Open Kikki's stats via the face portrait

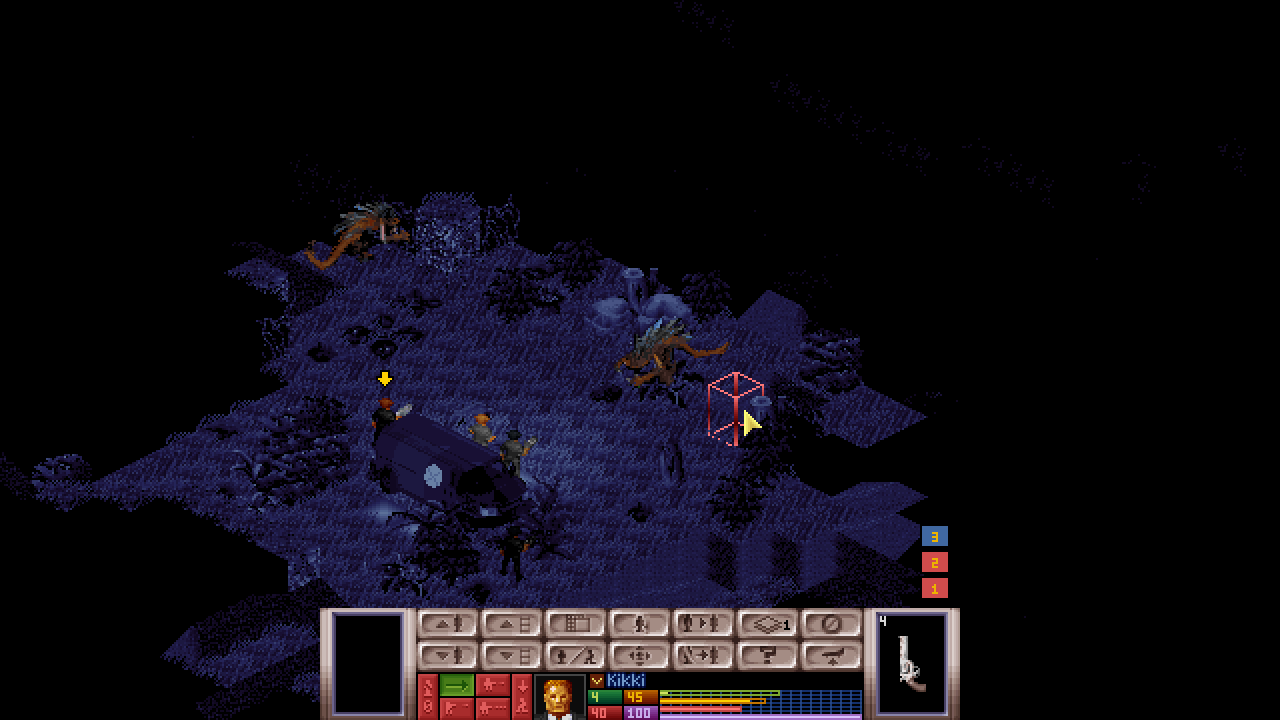(x=559, y=697)
